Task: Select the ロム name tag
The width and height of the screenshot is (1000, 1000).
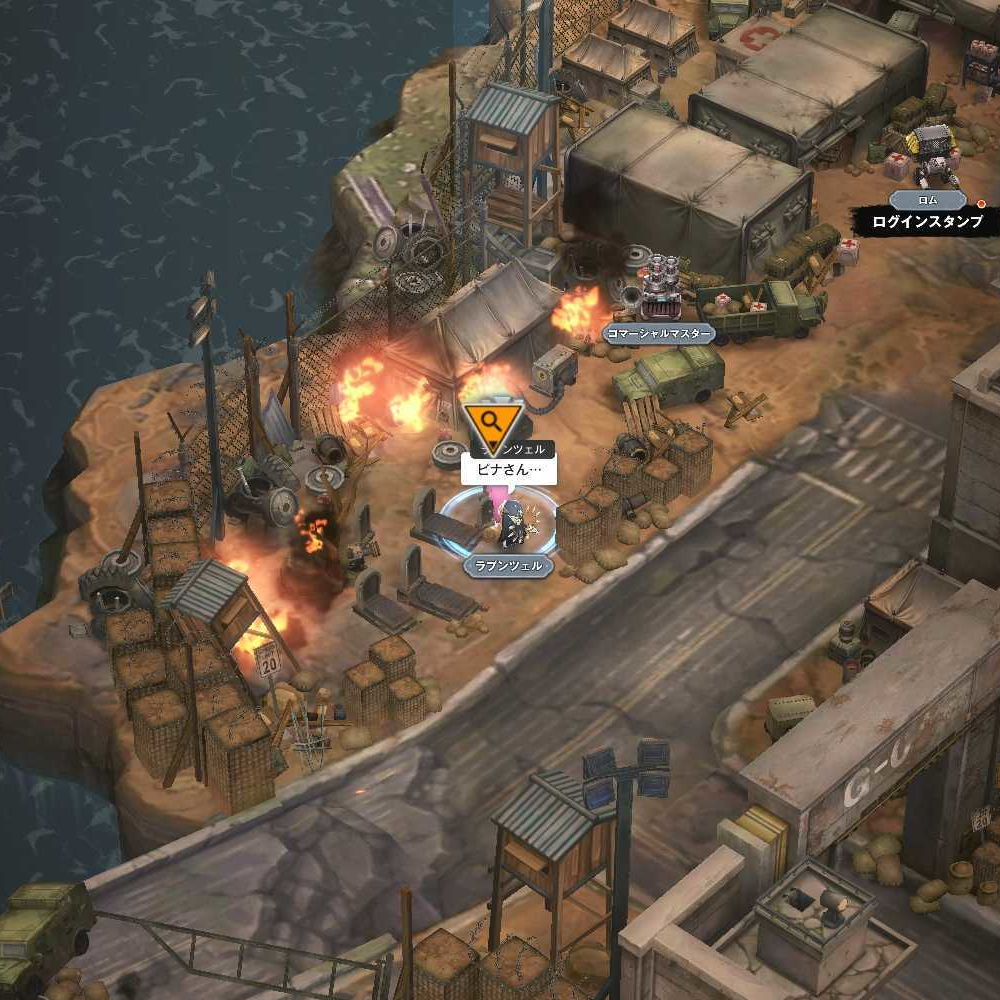Action: tap(927, 199)
